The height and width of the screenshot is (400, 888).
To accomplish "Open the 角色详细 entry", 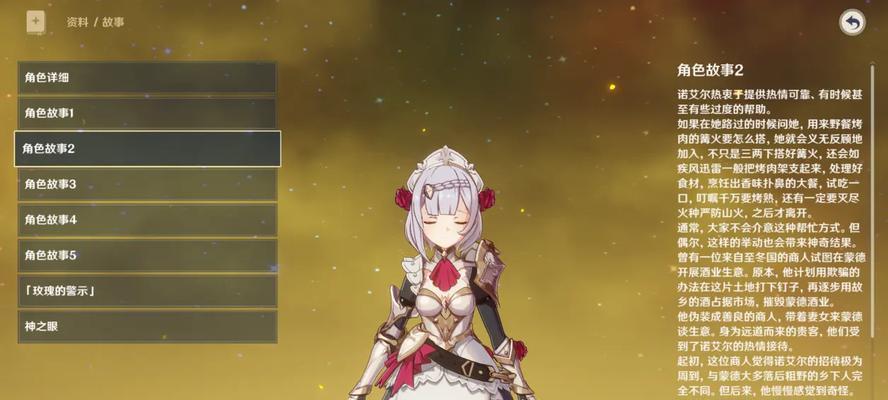I will click(x=147, y=77).
